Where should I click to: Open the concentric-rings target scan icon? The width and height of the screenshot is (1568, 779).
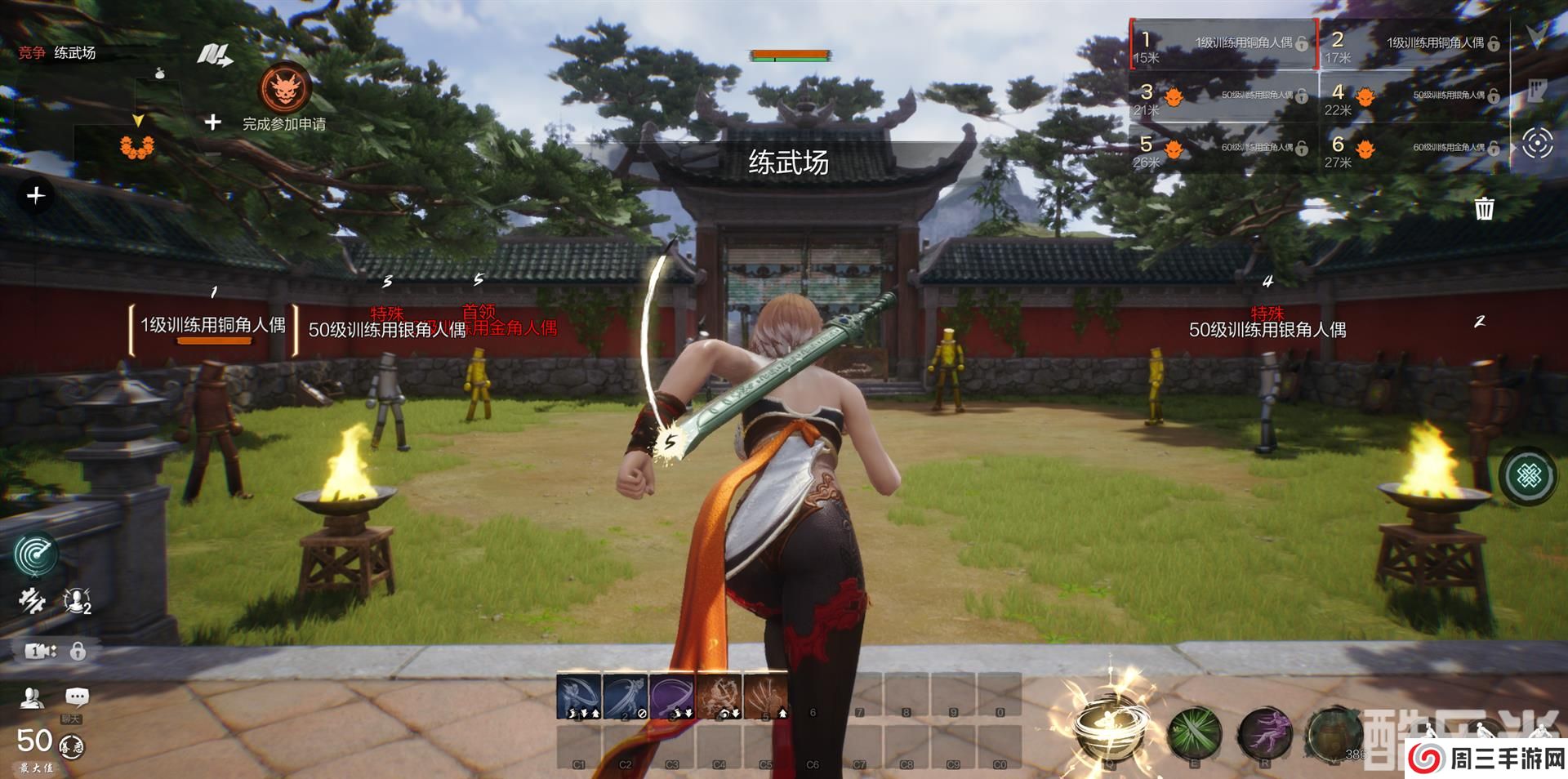[x=1537, y=145]
